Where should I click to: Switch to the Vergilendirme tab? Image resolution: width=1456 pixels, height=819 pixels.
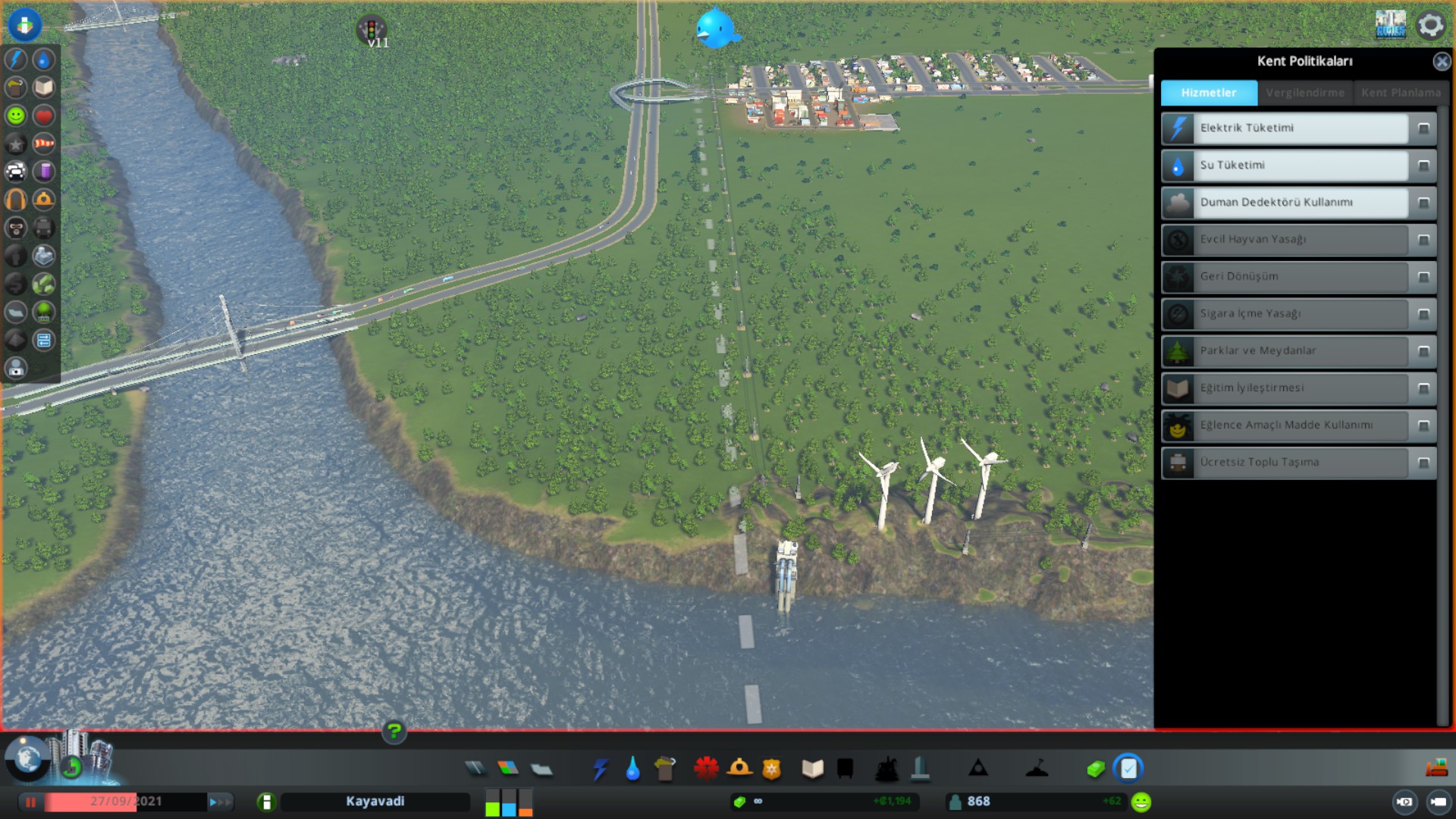click(1304, 93)
